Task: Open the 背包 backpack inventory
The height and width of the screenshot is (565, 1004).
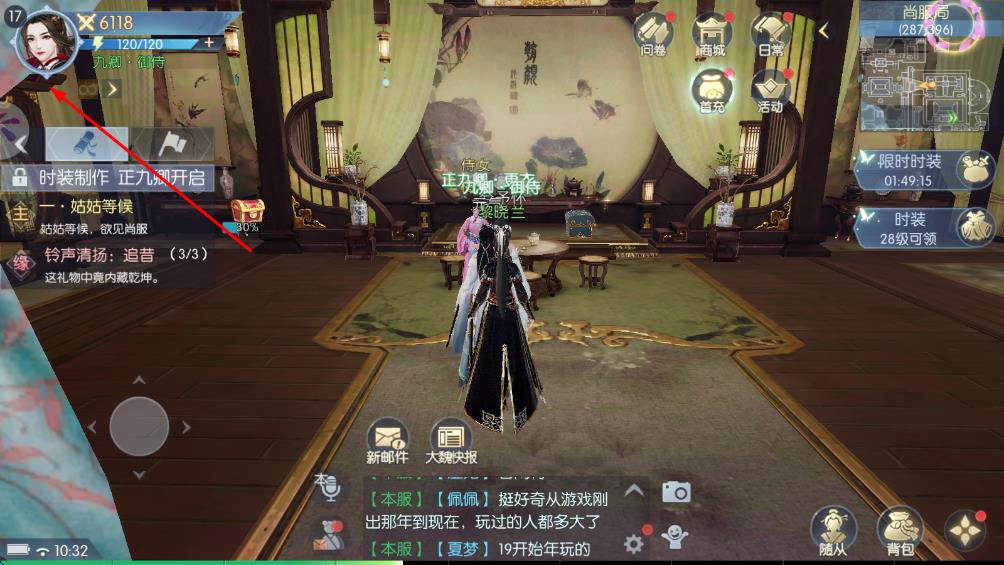Action: click(899, 530)
